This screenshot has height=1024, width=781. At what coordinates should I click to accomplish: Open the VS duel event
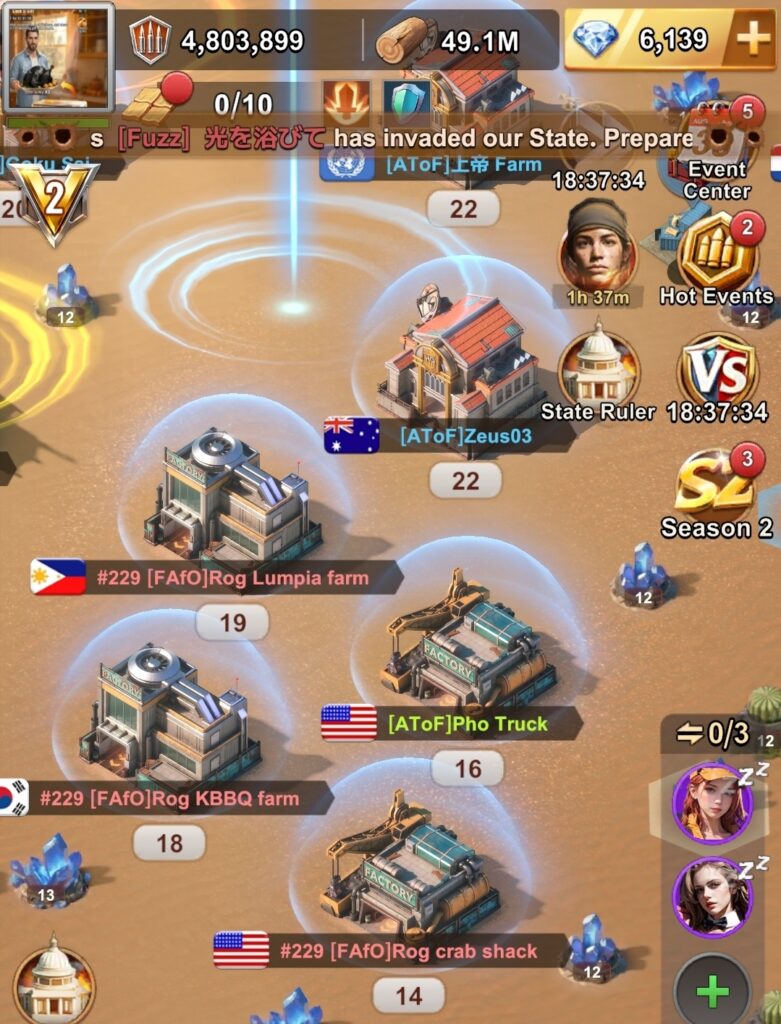pos(716,374)
